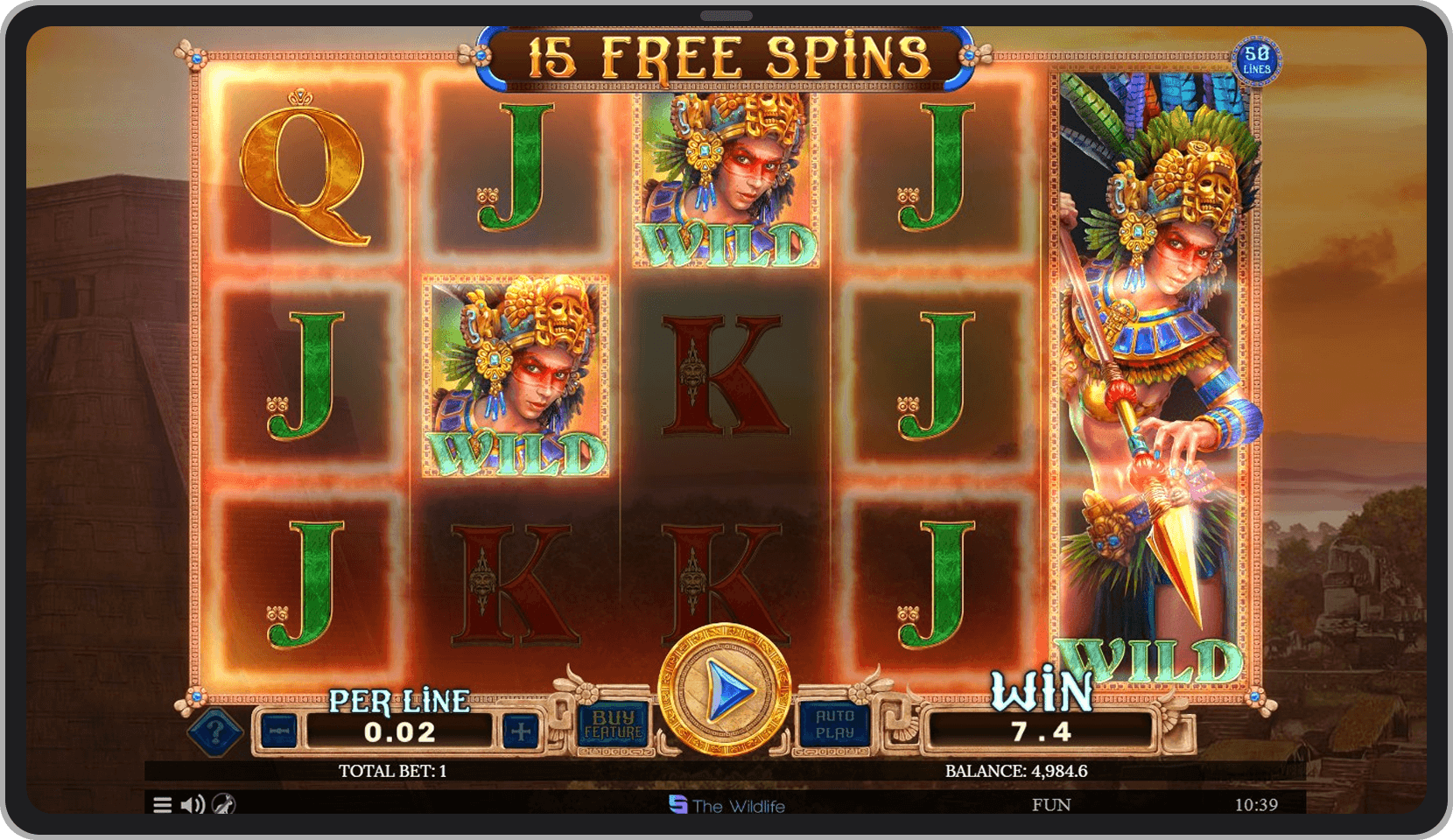1453x840 pixels.
Task: Select the FUN mode label
Action: [x=1053, y=802]
